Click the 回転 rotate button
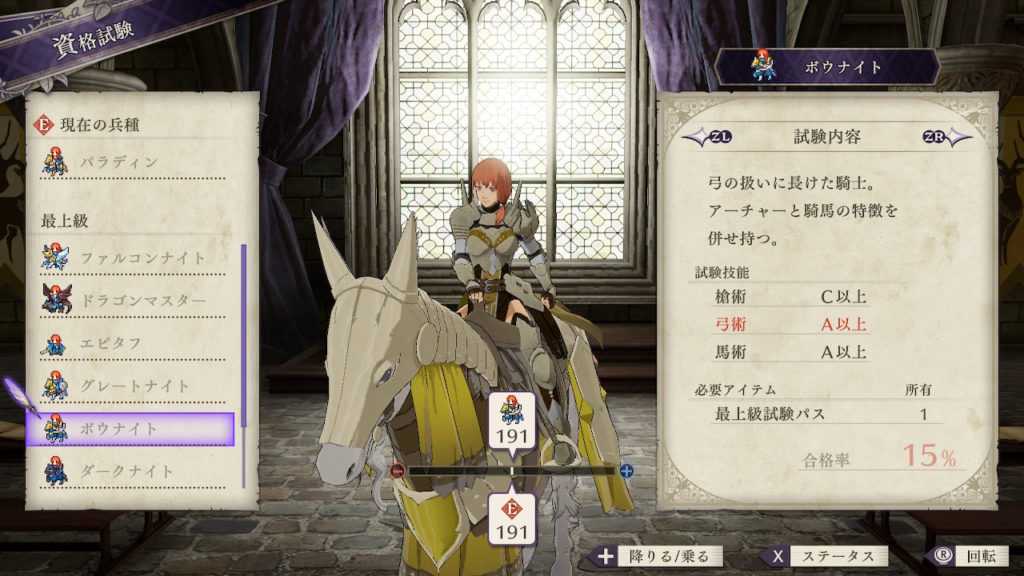The height and width of the screenshot is (576, 1024). pos(961,557)
